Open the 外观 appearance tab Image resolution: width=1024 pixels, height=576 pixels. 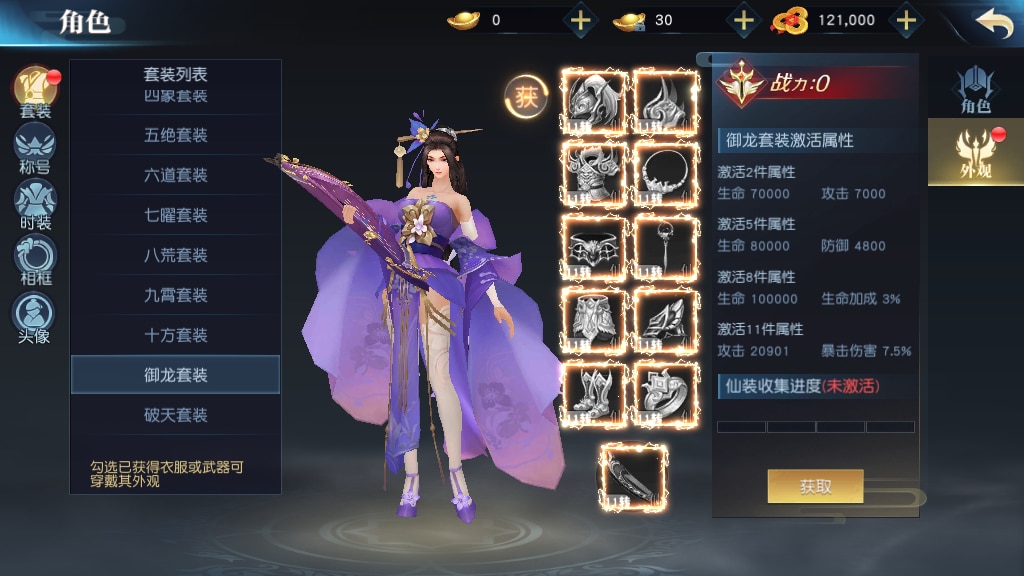click(x=975, y=152)
